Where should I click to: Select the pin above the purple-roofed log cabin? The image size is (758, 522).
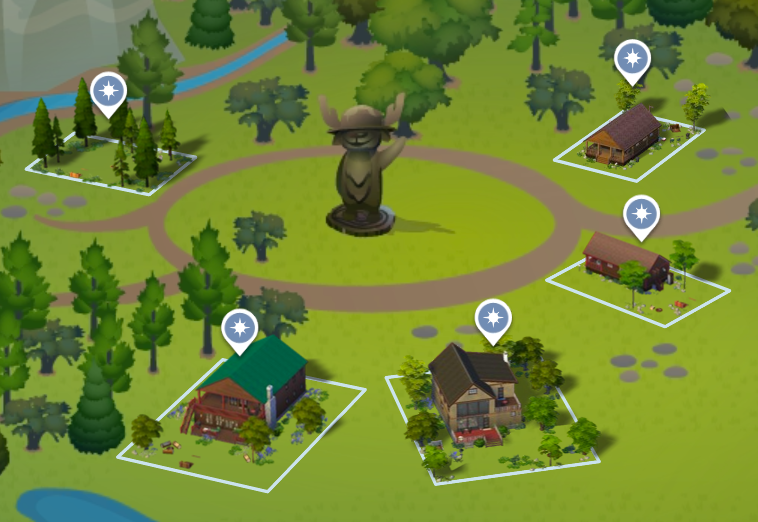tap(631, 60)
